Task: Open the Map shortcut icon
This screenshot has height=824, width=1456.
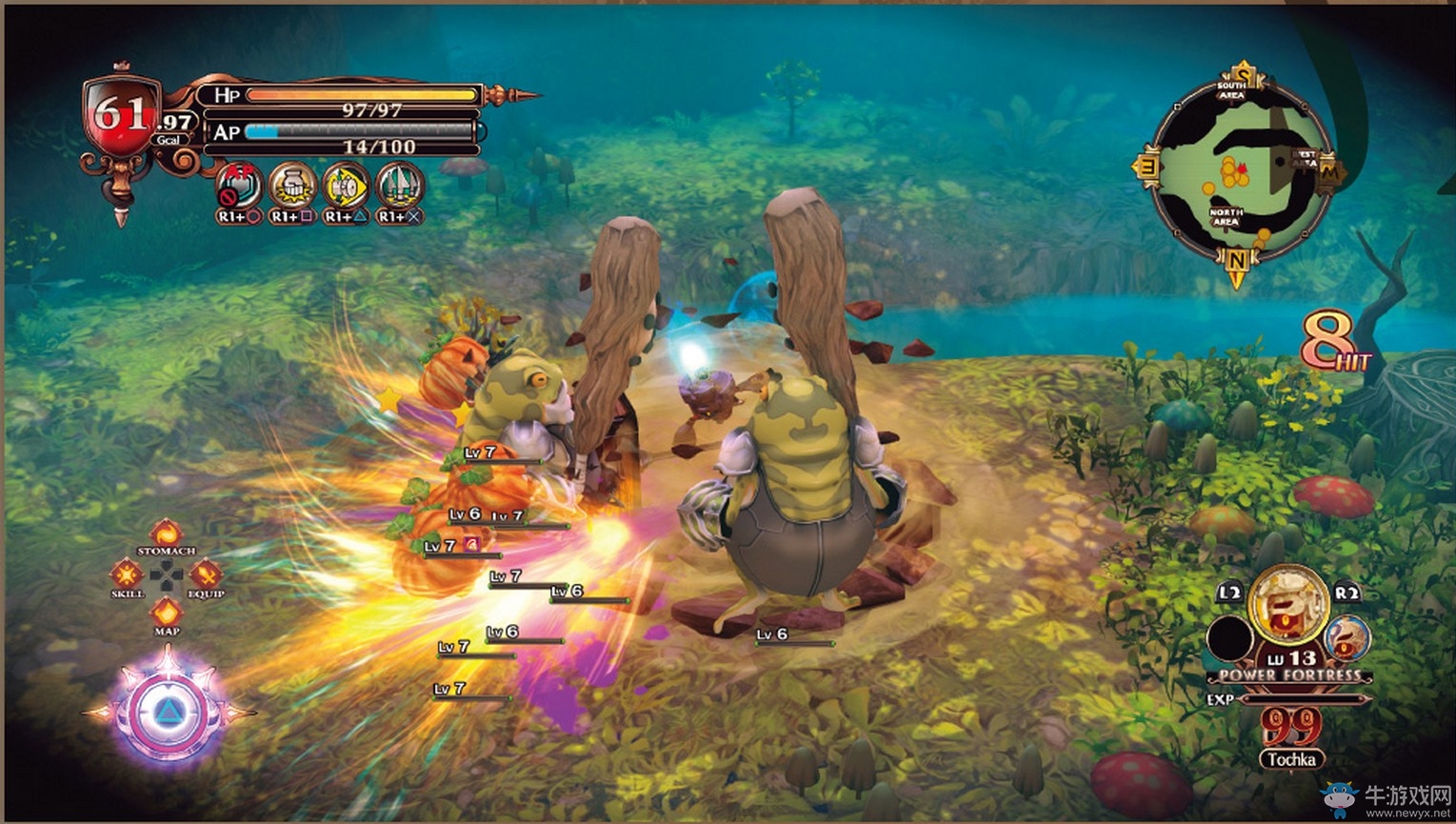Action: pyautogui.click(x=167, y=613)
